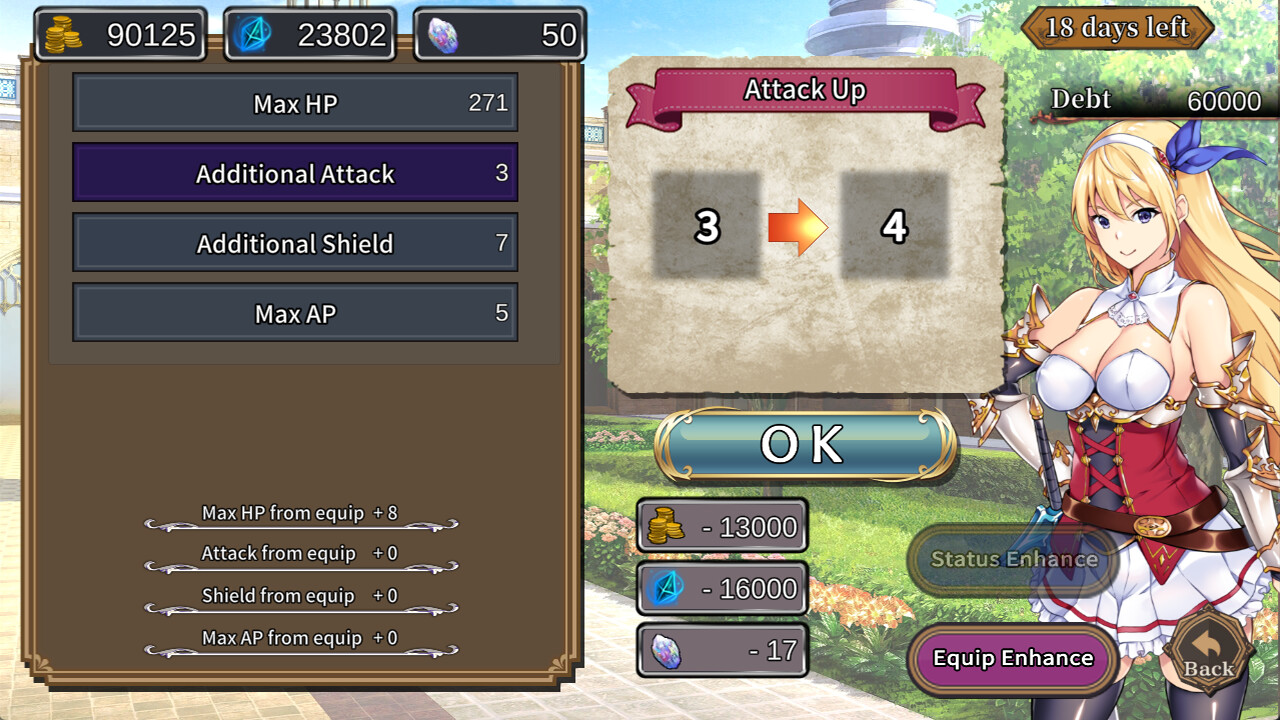Screen dimensions: 1280x720
Task: Click the Attack Up ribbon title
Action: 806,89
